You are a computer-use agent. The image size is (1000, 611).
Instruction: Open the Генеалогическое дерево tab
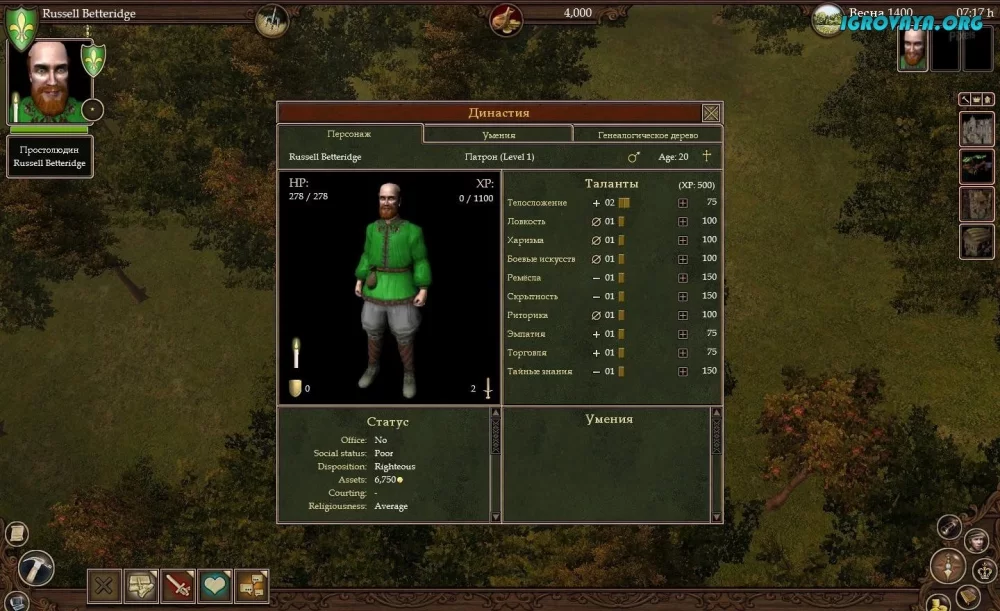tap(646, 134)
